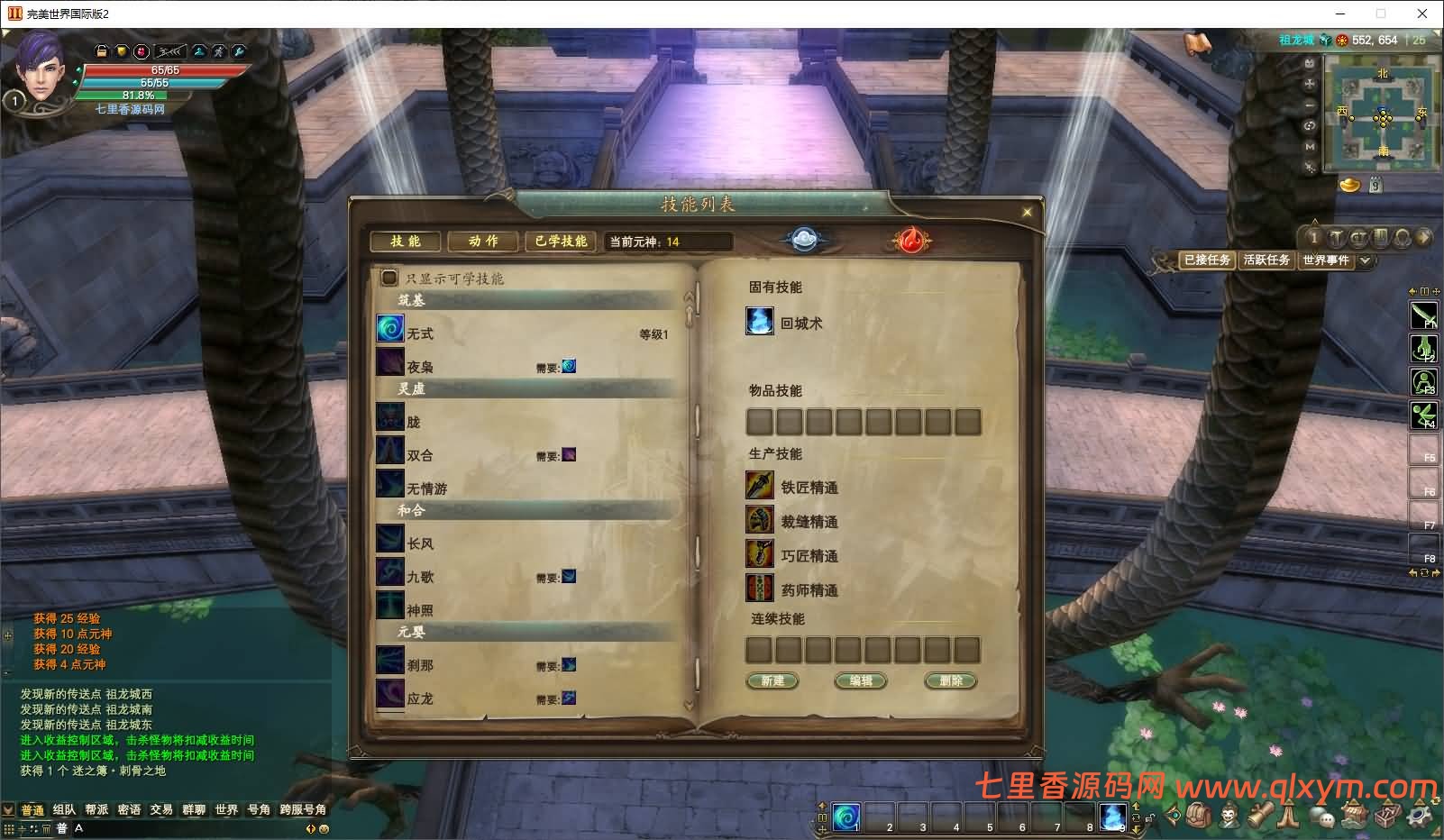Select the 裁缝精通 tailoring skill icon
Image resolution: width=1444 pixels, height=840 pixels.
(x=760, y=520)
